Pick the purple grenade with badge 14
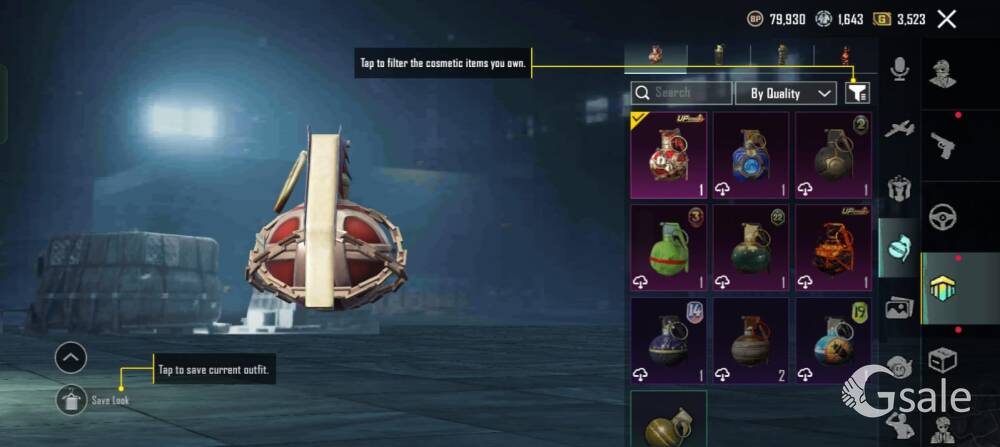The image size is (1000, 447). pos(668,341)
